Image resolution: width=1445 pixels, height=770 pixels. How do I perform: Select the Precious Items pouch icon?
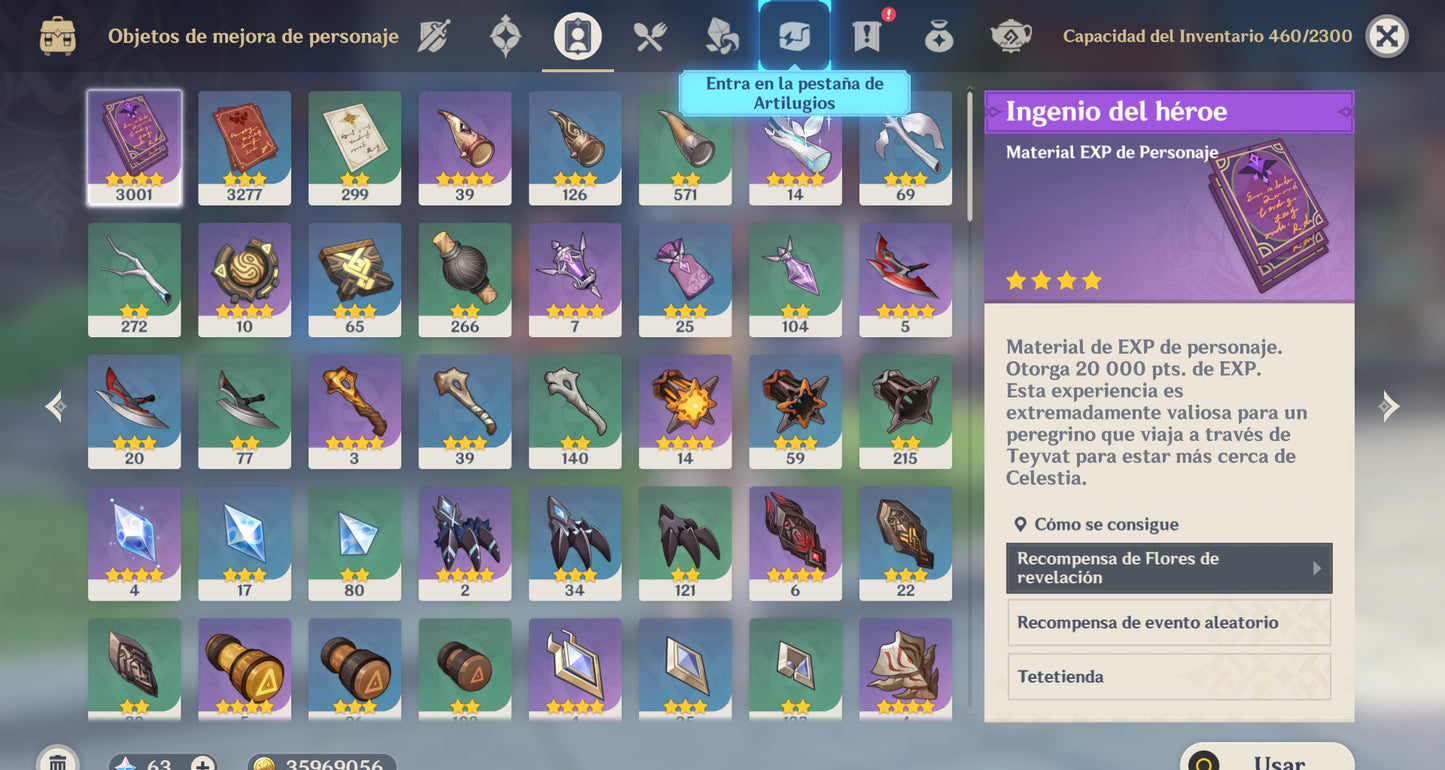(937, 35)
